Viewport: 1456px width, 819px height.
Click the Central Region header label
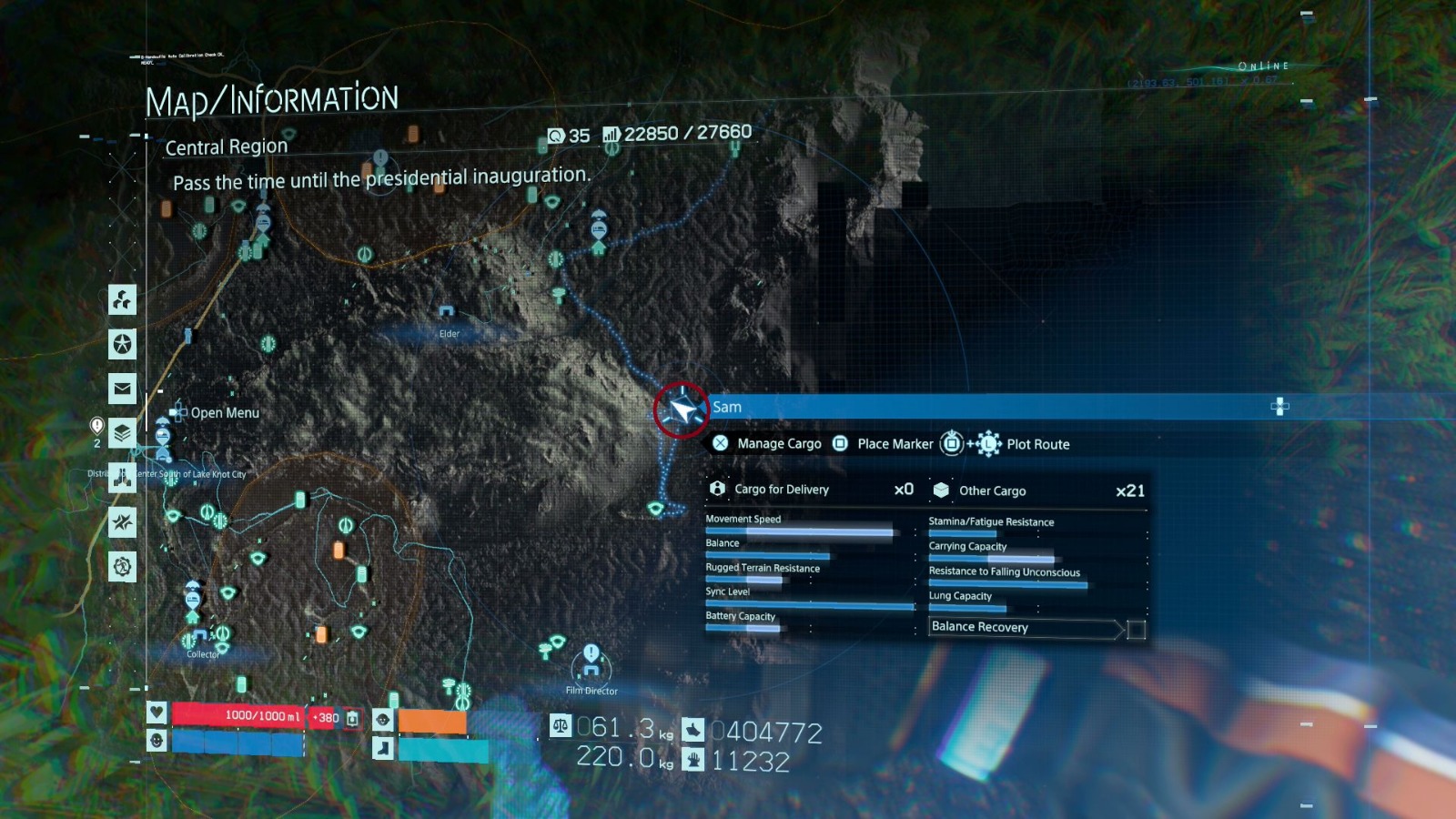tap(227, 147)
